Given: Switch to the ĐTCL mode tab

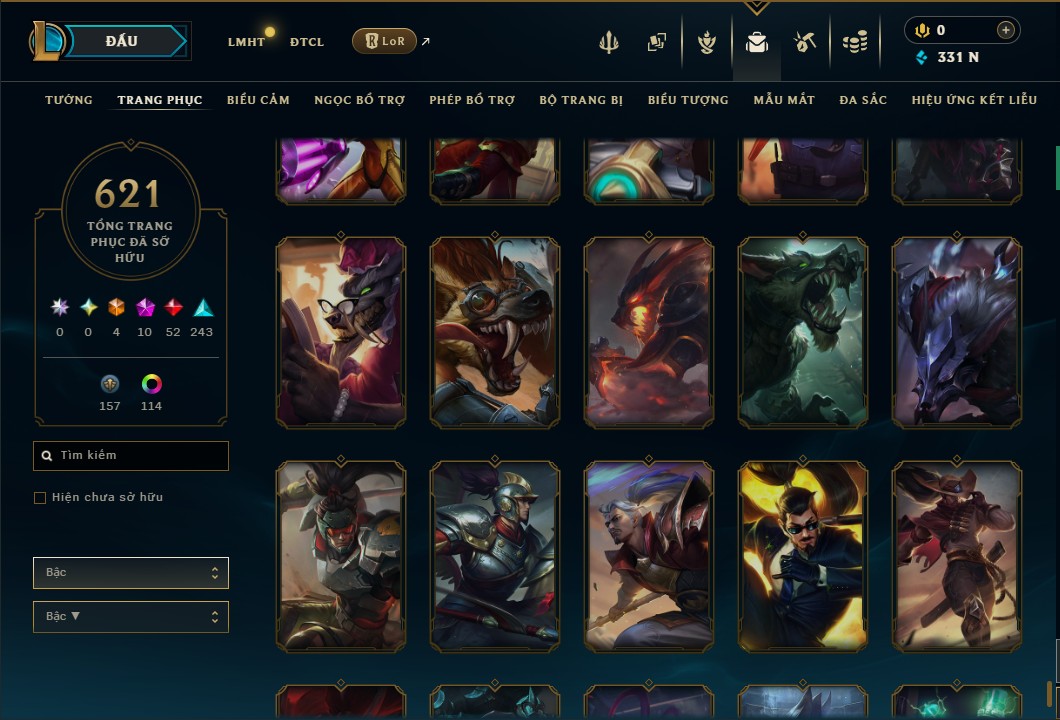Looking at the screenshot, I should 307,42.
